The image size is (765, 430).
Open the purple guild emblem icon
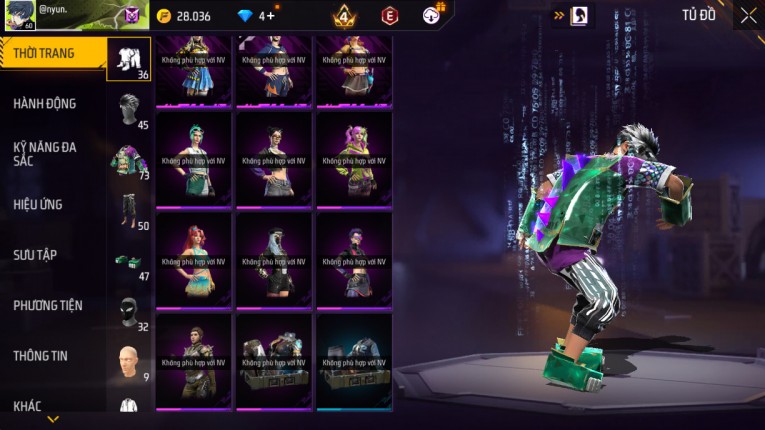pos(132,16)
